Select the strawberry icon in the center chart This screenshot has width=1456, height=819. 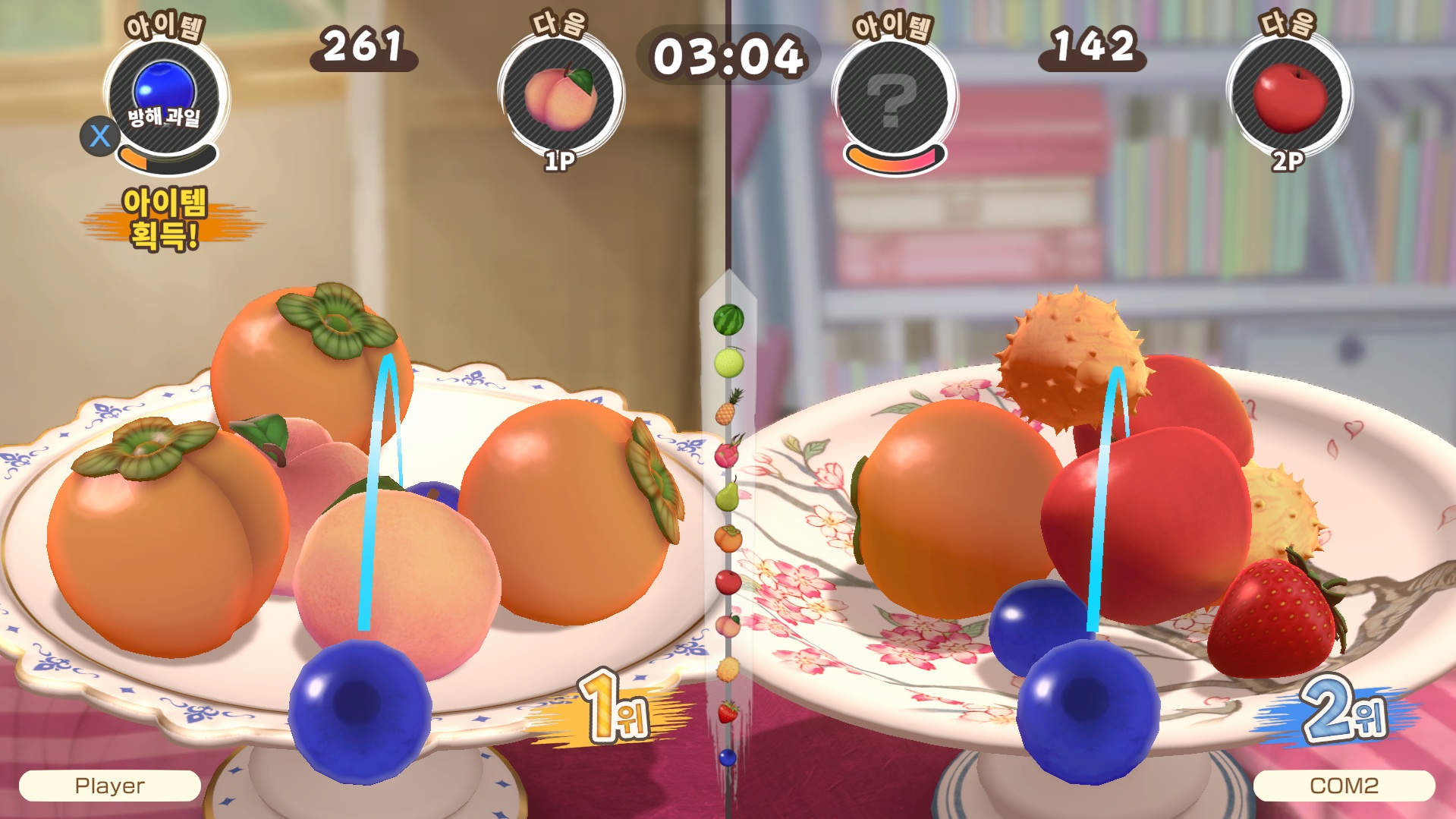pyautogui.click(x=728, y=712)
